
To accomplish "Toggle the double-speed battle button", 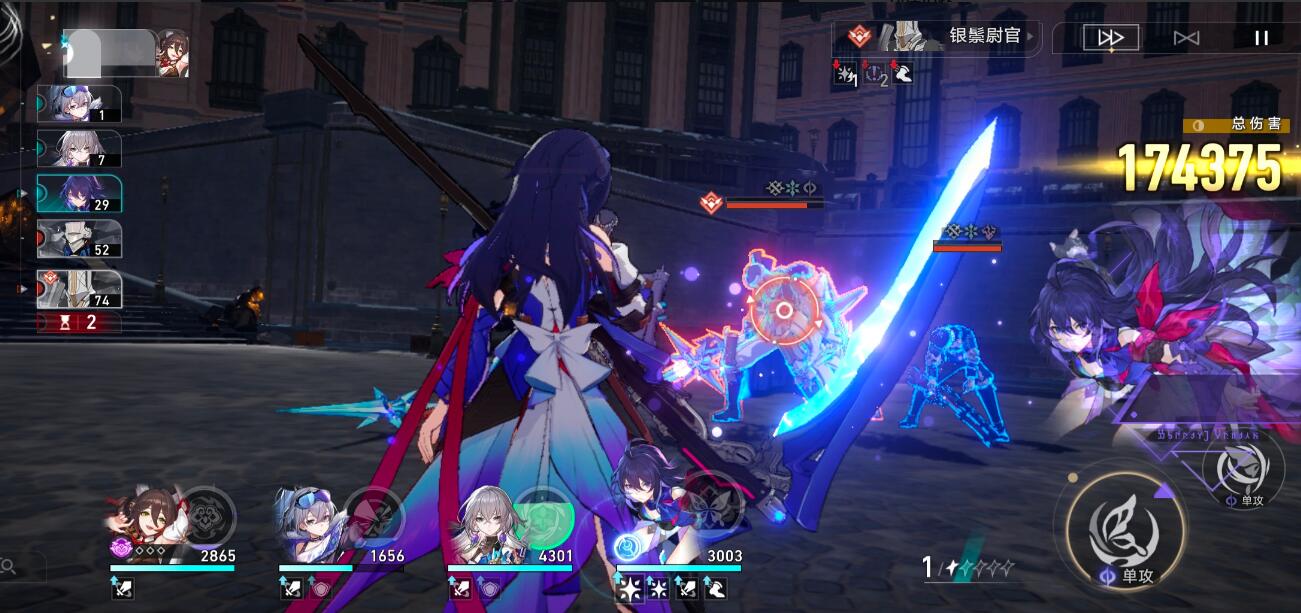I will click(1111, 38).
